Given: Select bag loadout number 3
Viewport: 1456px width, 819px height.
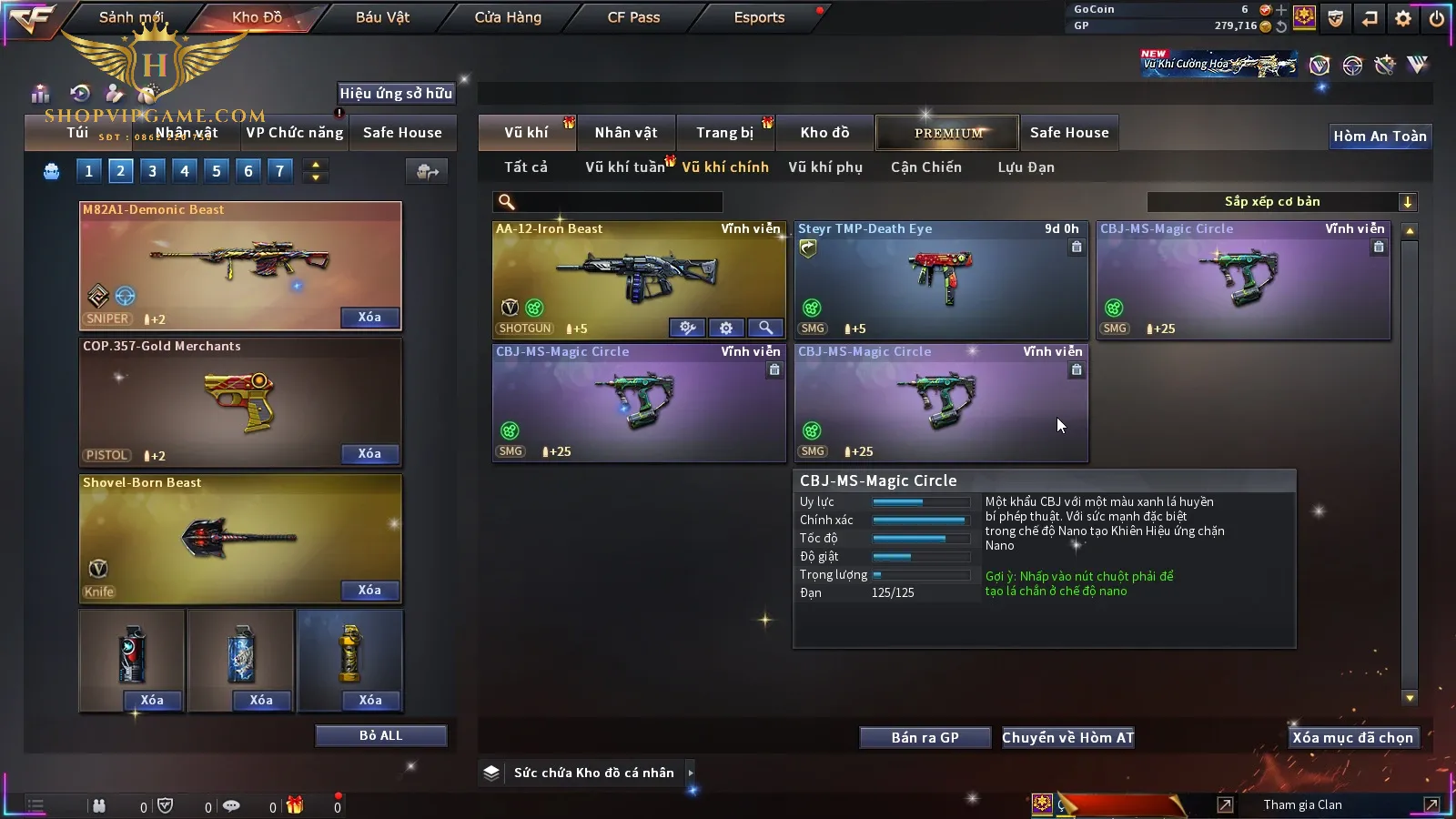Looking at the screenshot, I should pyautogui.click(x=152, y=171).
